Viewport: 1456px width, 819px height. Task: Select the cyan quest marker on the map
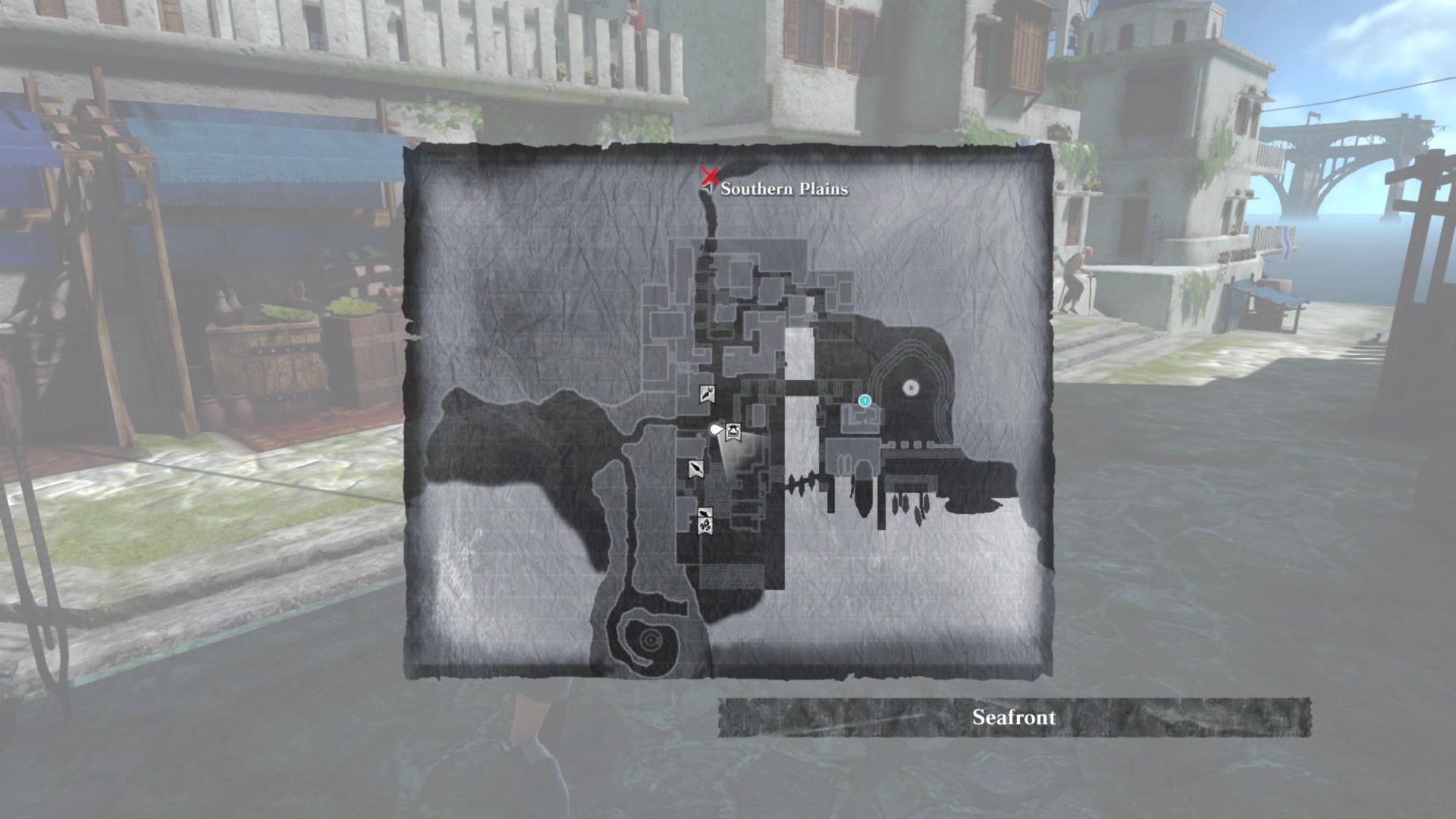tap(864, 400)
